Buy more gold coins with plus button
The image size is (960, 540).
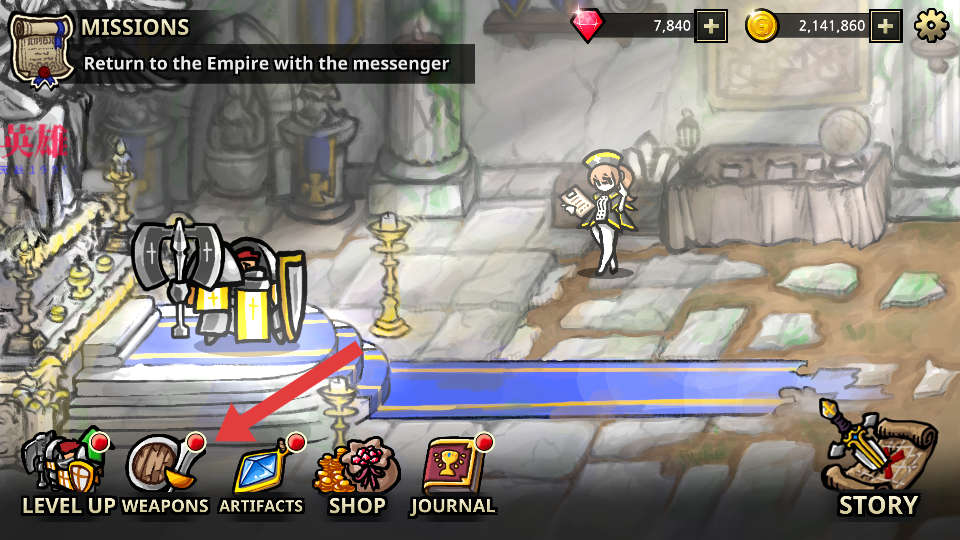(885, 26)
